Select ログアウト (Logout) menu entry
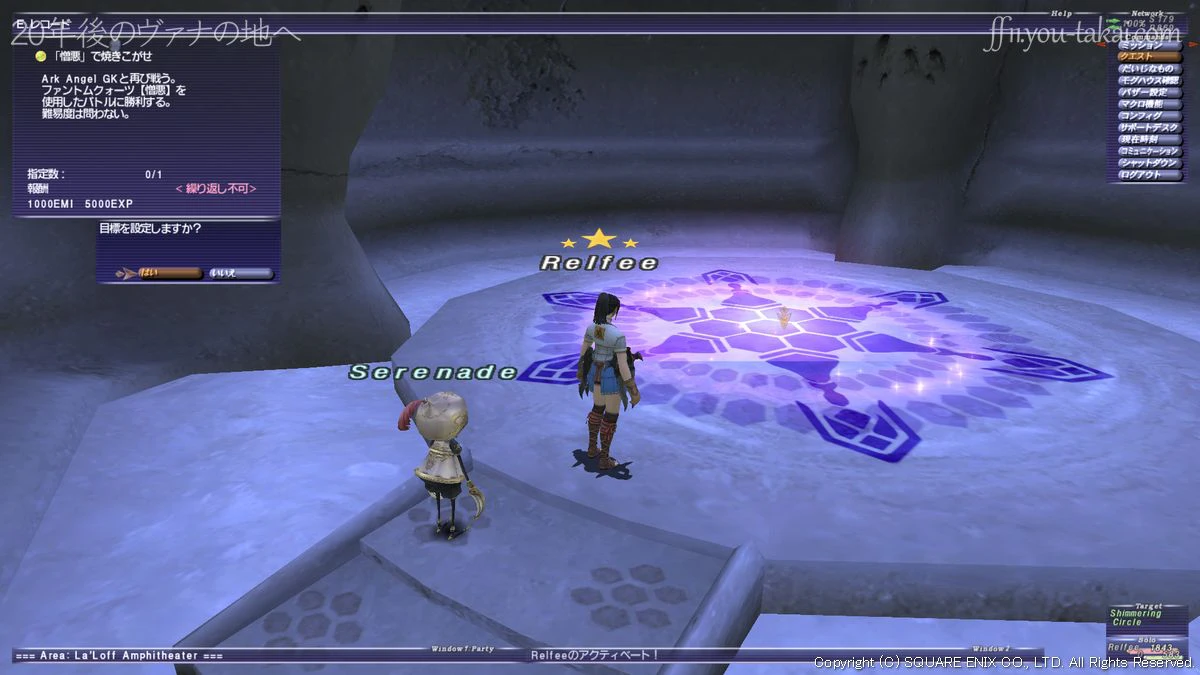The width and height of the screenshot is (1200, 675). click(x=1149, y=176)
